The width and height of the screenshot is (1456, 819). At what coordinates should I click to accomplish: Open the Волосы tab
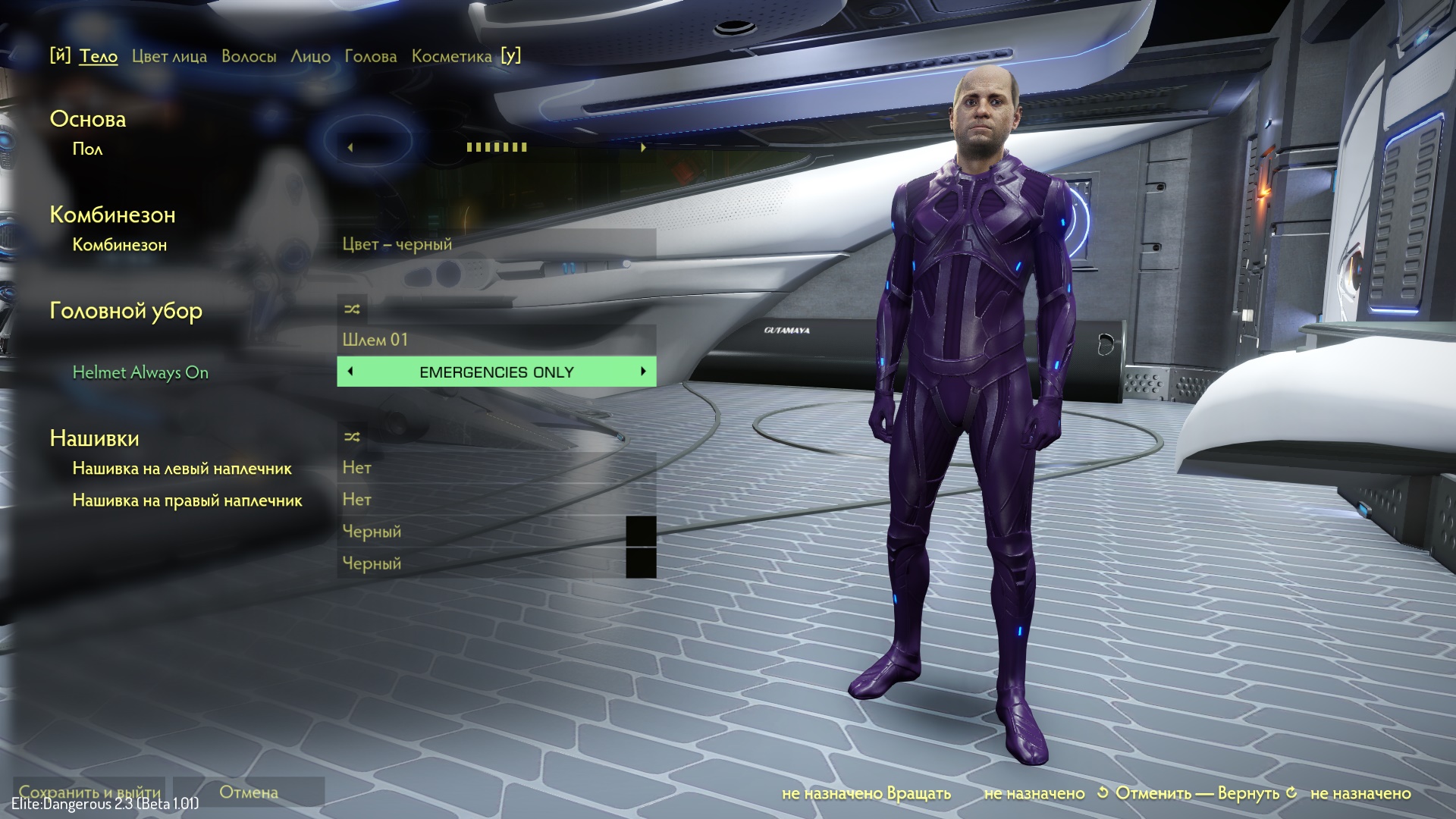point(249,56)
